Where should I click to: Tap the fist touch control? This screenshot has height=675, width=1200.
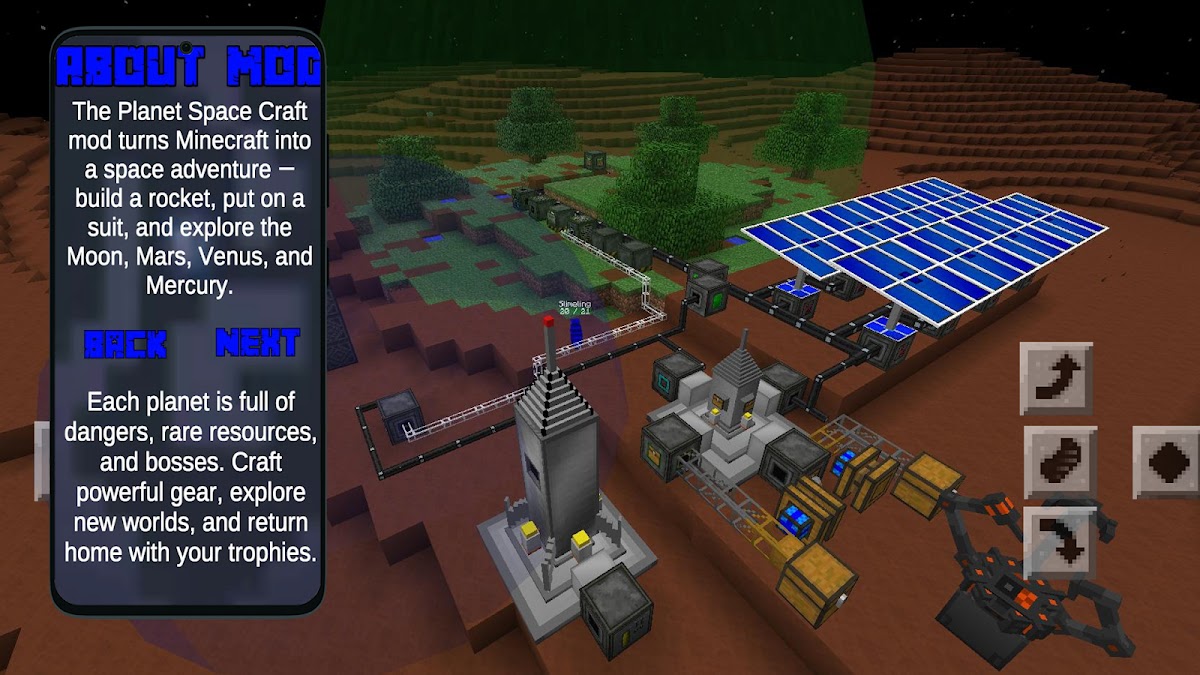(1060, 462)
